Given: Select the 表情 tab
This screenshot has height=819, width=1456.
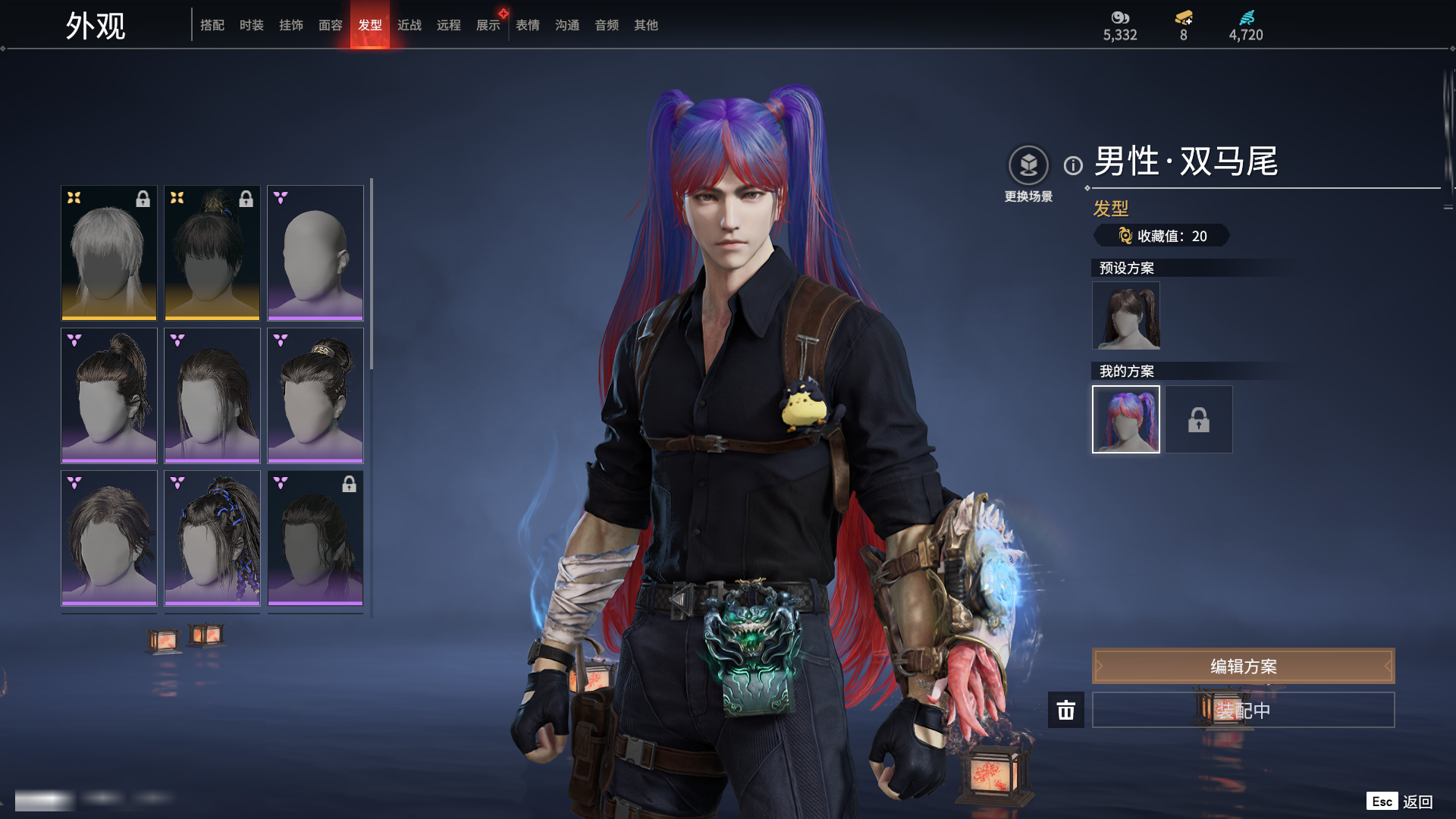Looking at the screenshot, I should coord(528,25).
